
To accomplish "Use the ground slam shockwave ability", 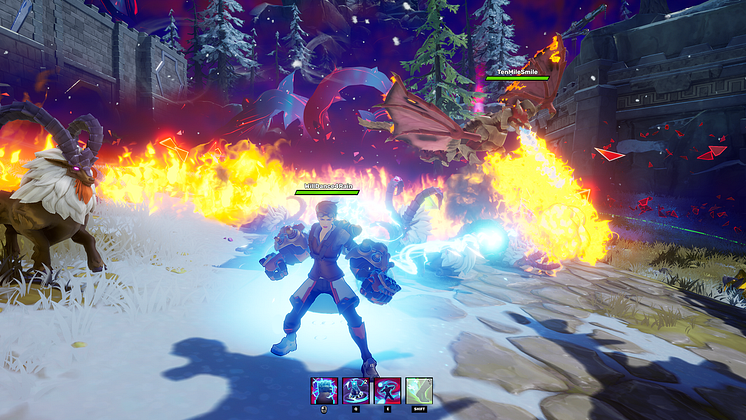I will 356,390.
